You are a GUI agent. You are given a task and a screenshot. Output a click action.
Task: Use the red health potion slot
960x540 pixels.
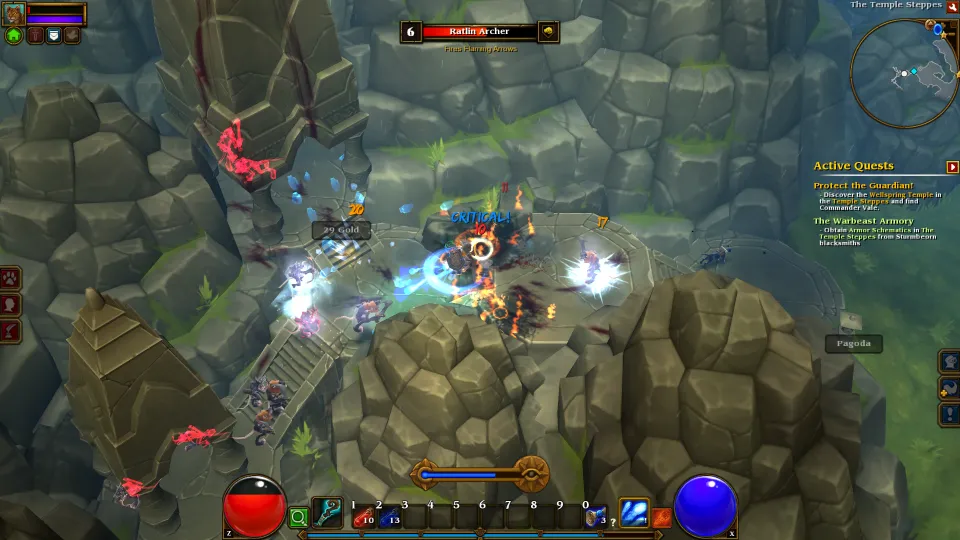pos(363,515)
